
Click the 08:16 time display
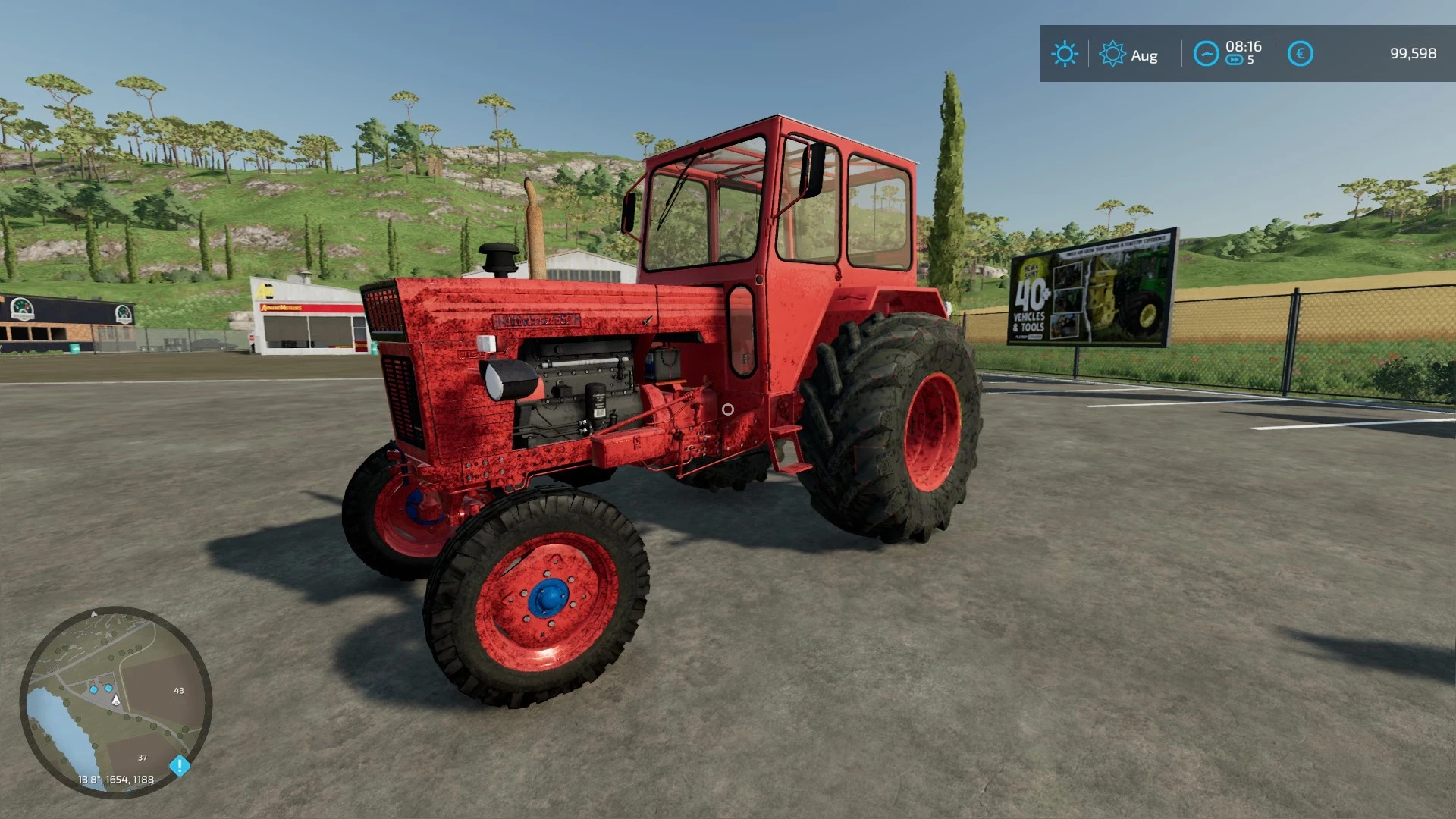pos(1244,48)
